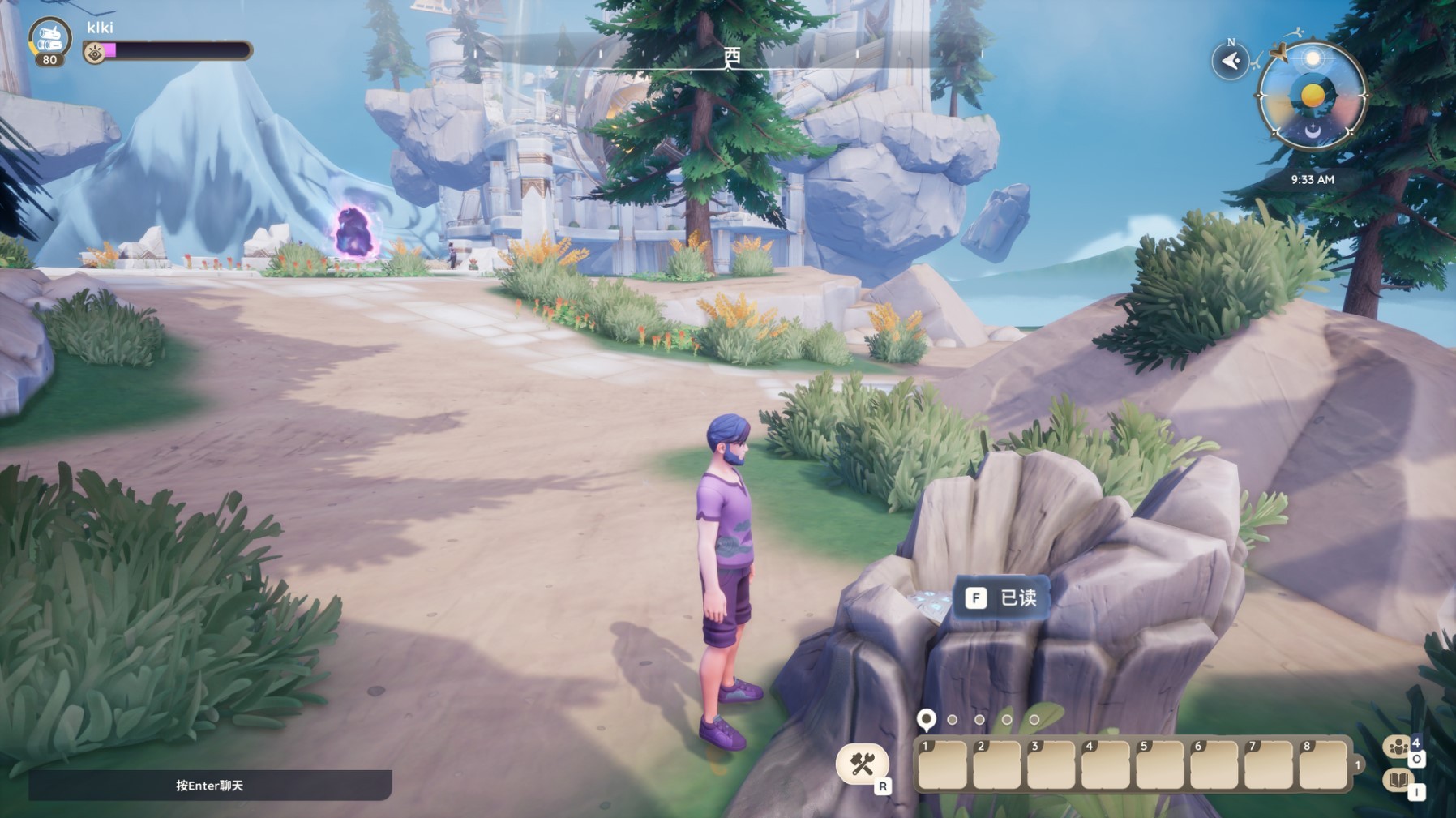Screen dimensions: 1456x818
Task: Select the active hotbar page marker pin
Action: [x=926, y=719]
